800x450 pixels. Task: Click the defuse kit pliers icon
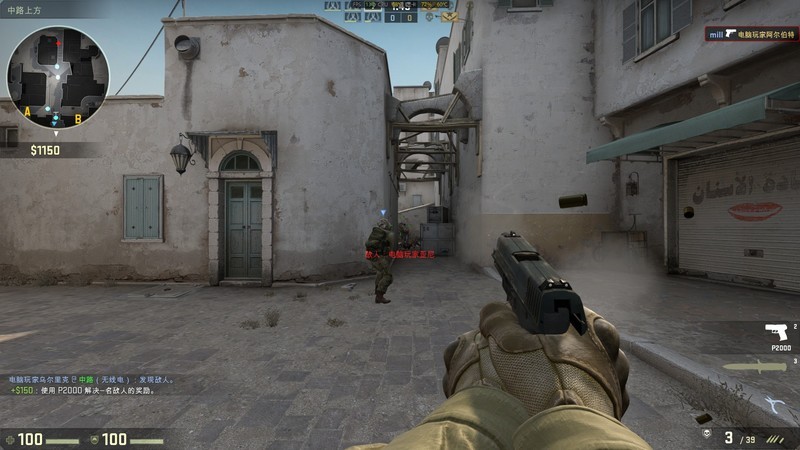(776, 405)
